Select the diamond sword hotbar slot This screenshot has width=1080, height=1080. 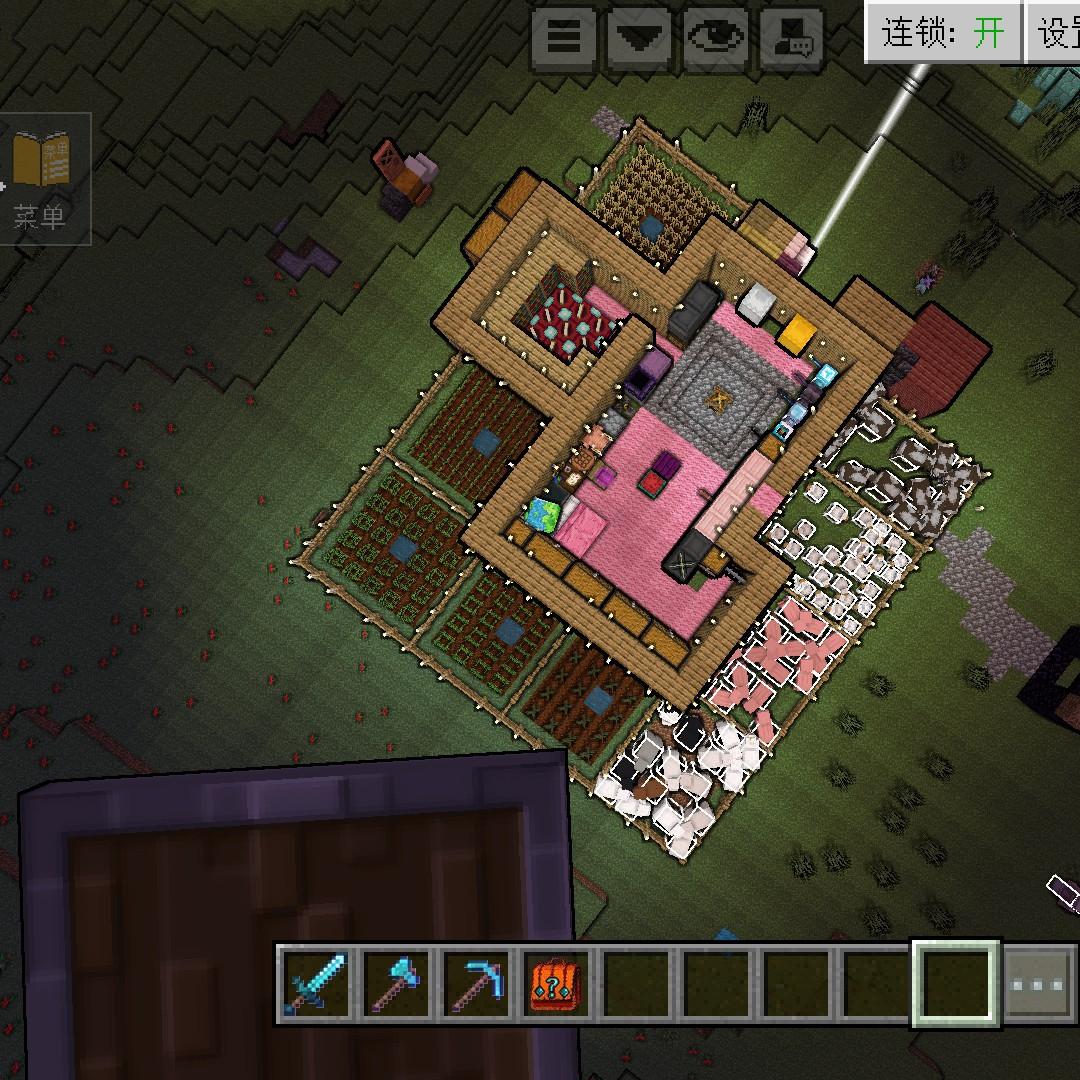pos(315,983)
